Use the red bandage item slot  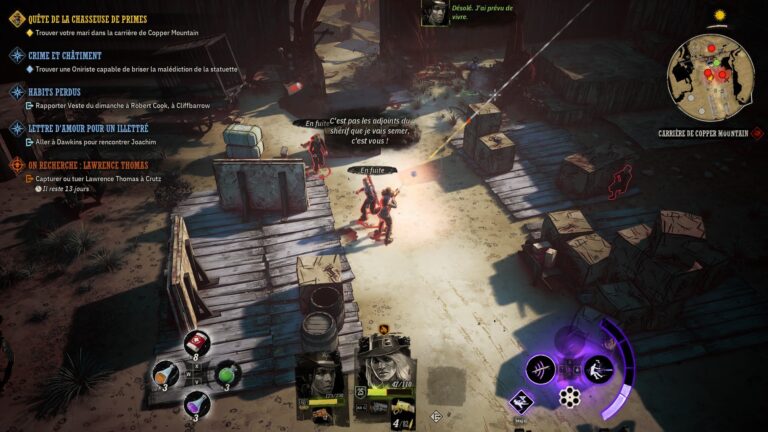tap(195, 343)
